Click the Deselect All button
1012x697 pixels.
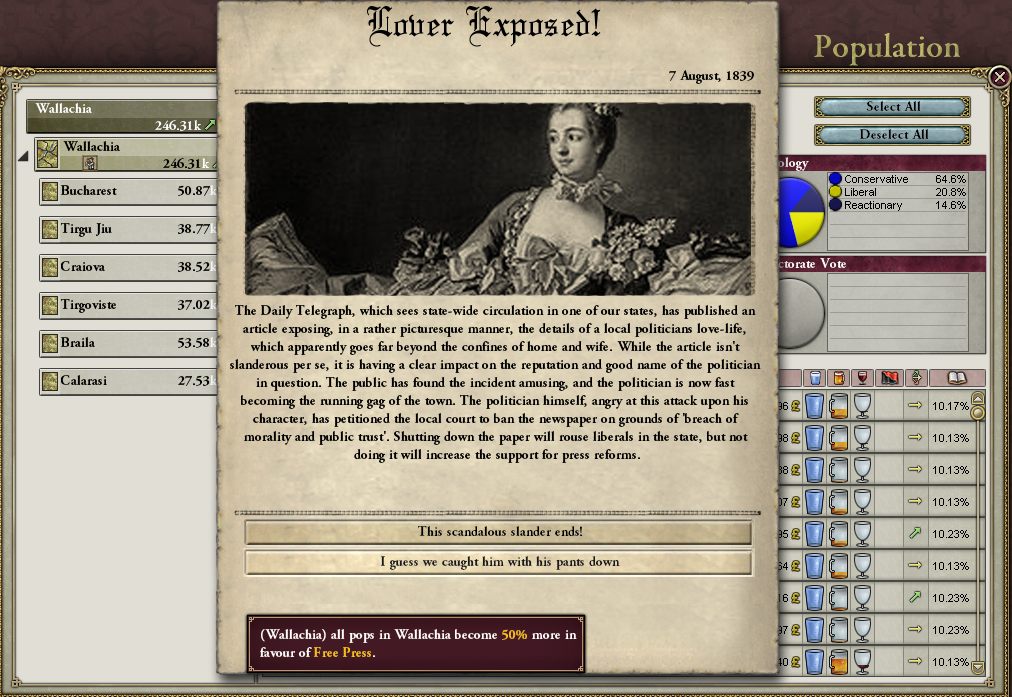pyautogui.click(x=892, y=135)
